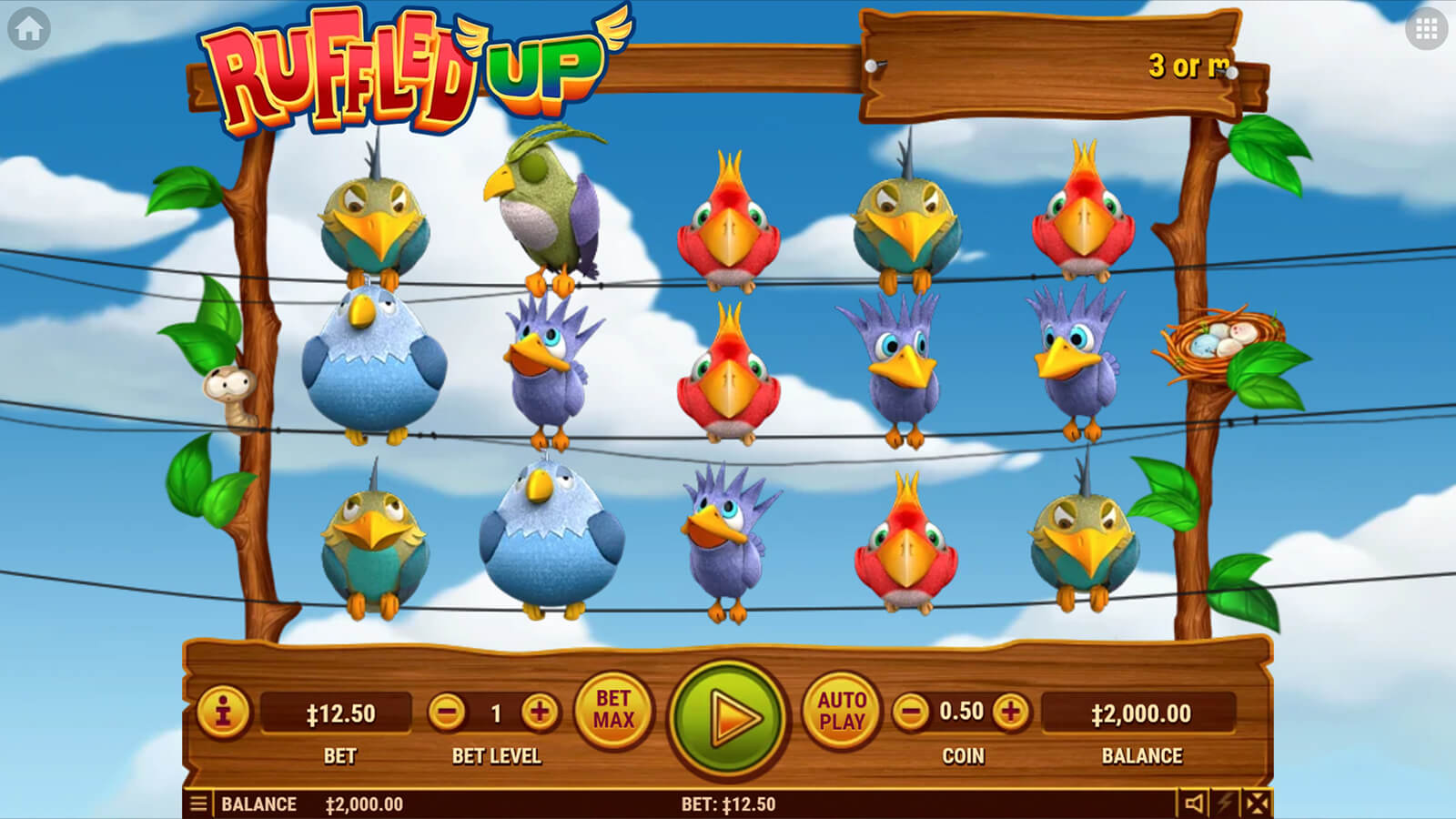Open the paytable info button

(x=223, y=711)
